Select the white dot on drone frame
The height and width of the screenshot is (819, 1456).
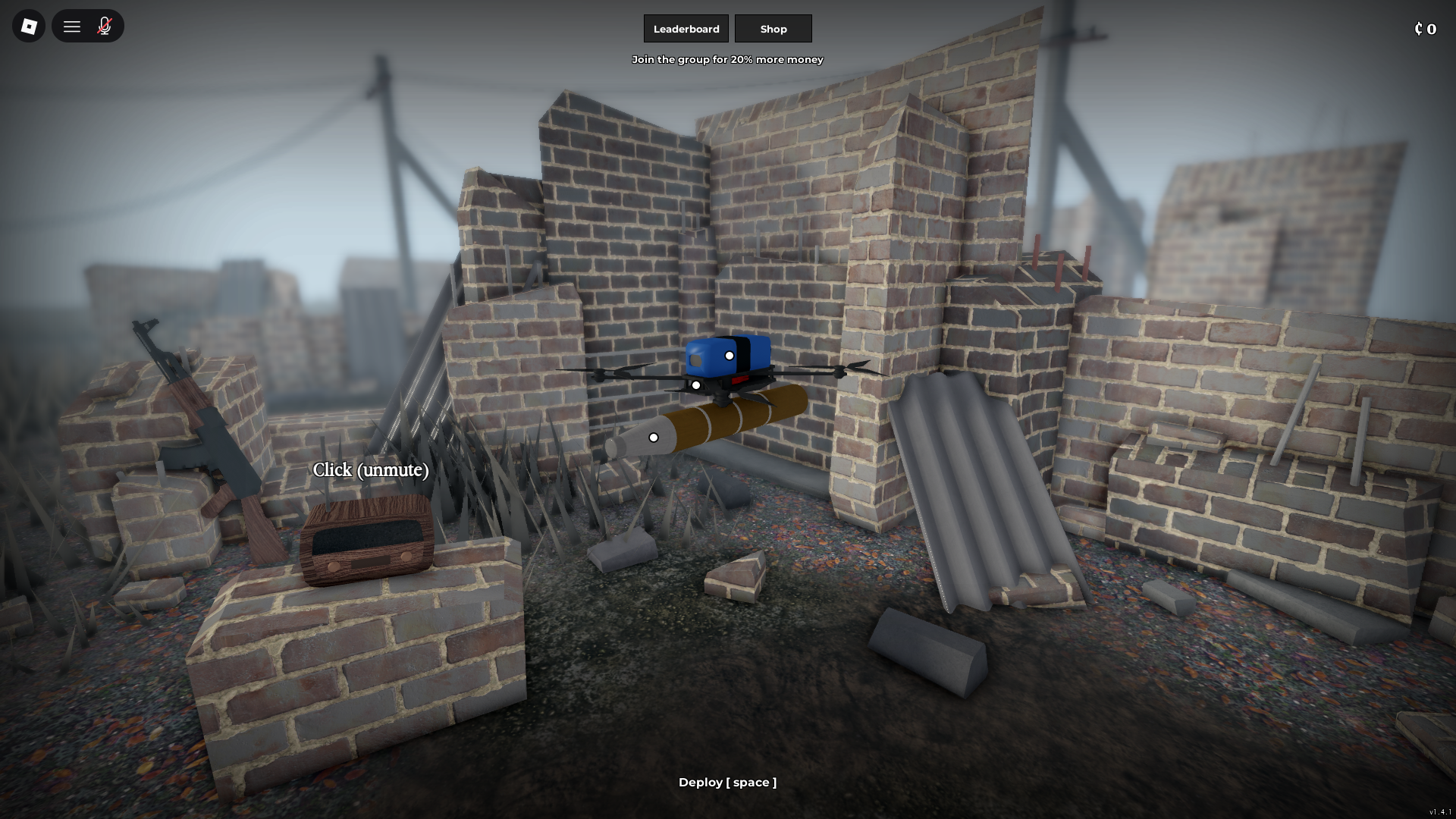[x=697, y=384]
